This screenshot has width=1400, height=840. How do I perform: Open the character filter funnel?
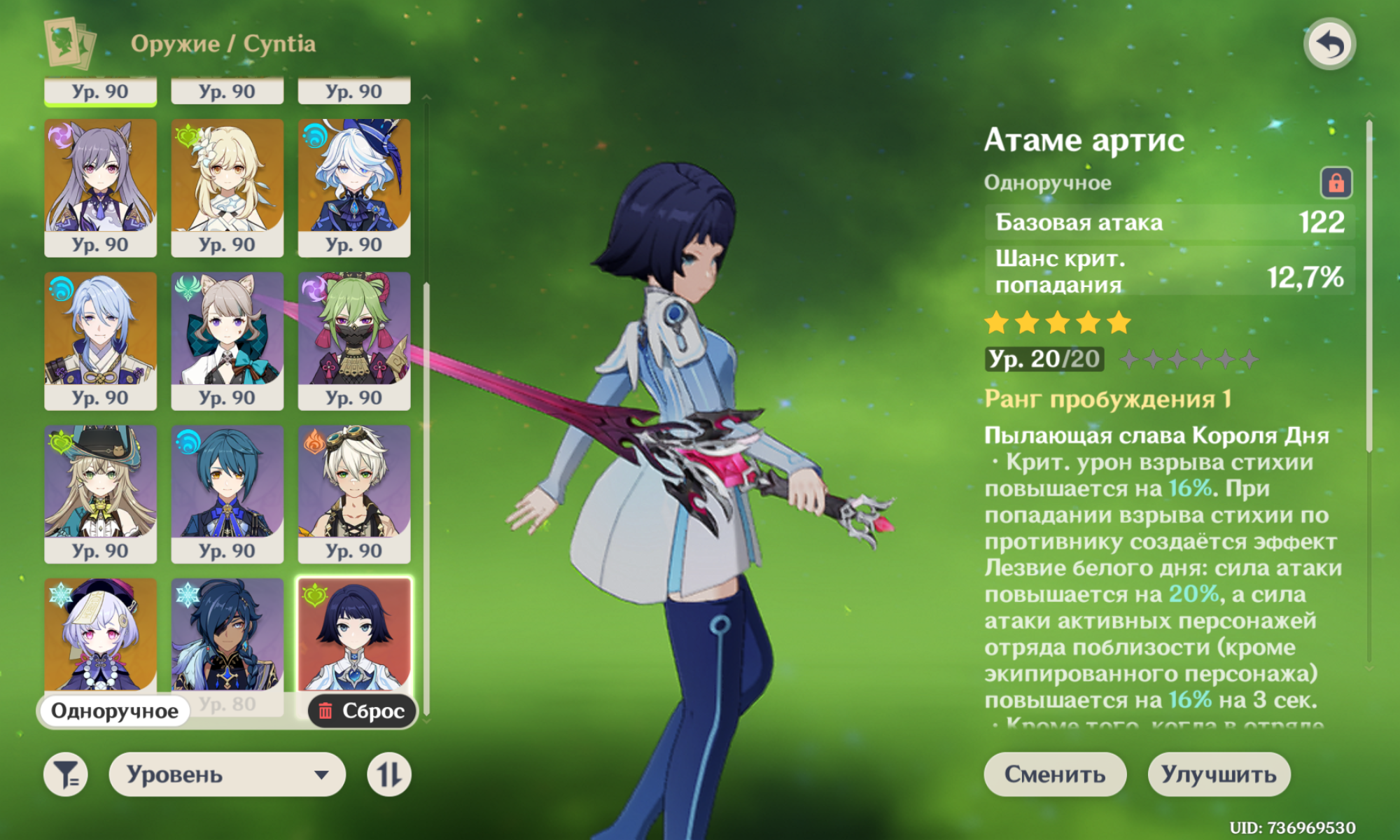[x=66, y=775]
